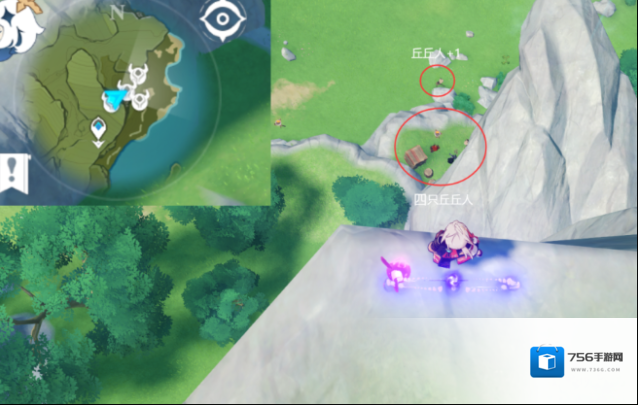Visit the 756手游网 watermark logo
638x405 pixels.
pos(581,362)
